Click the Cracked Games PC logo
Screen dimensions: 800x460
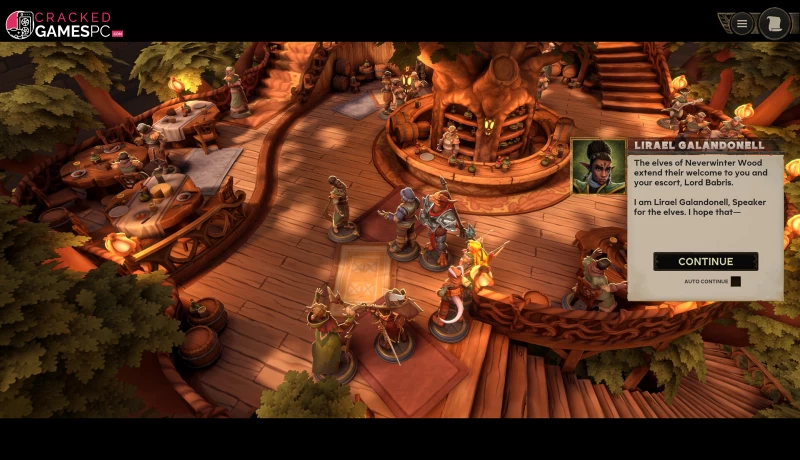62,24
